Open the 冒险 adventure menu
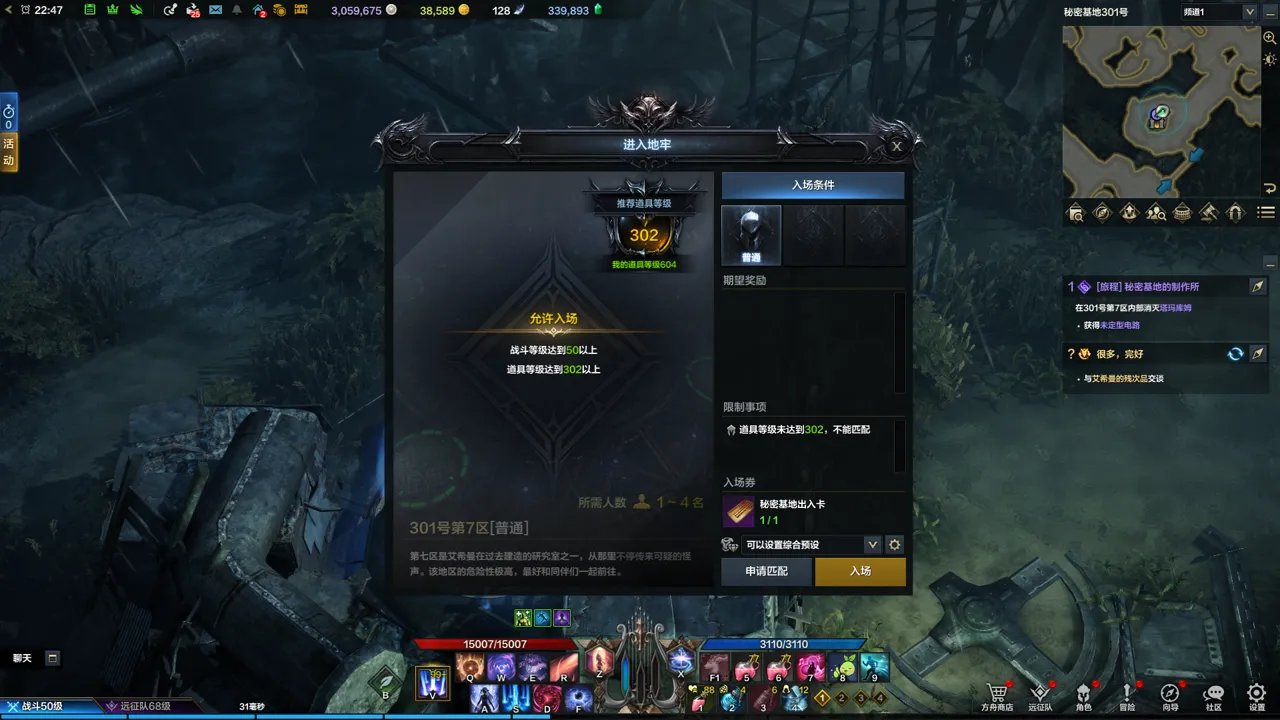 [1127, 696]
